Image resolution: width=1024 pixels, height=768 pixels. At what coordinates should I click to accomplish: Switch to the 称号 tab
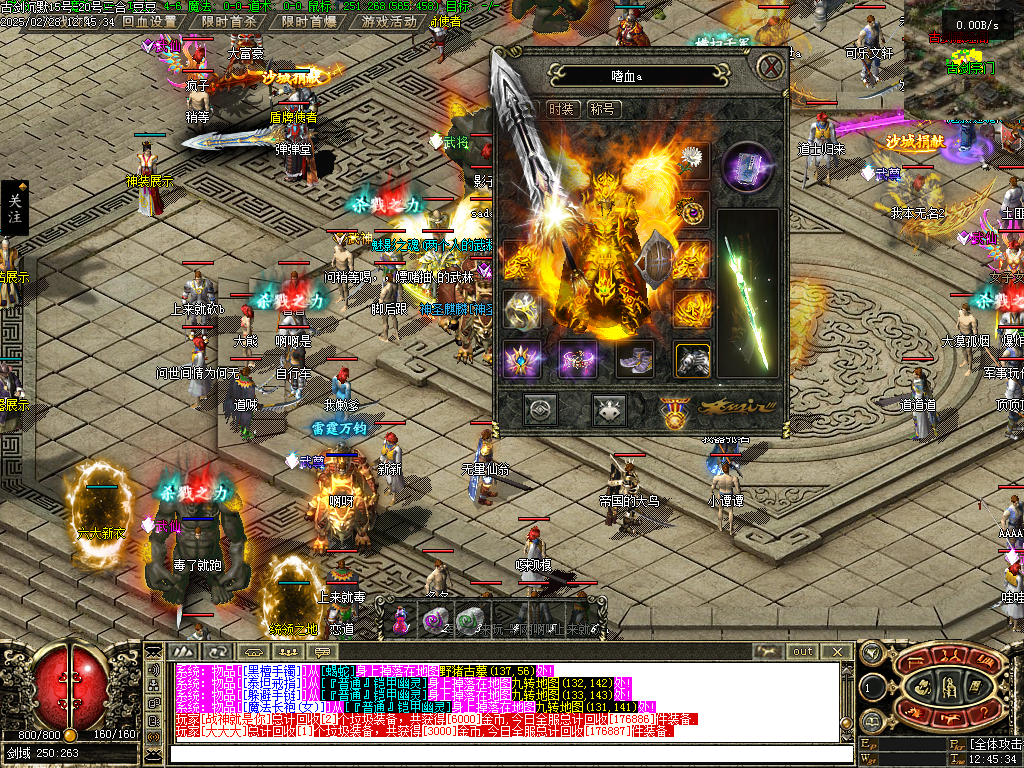pos(603,109)
